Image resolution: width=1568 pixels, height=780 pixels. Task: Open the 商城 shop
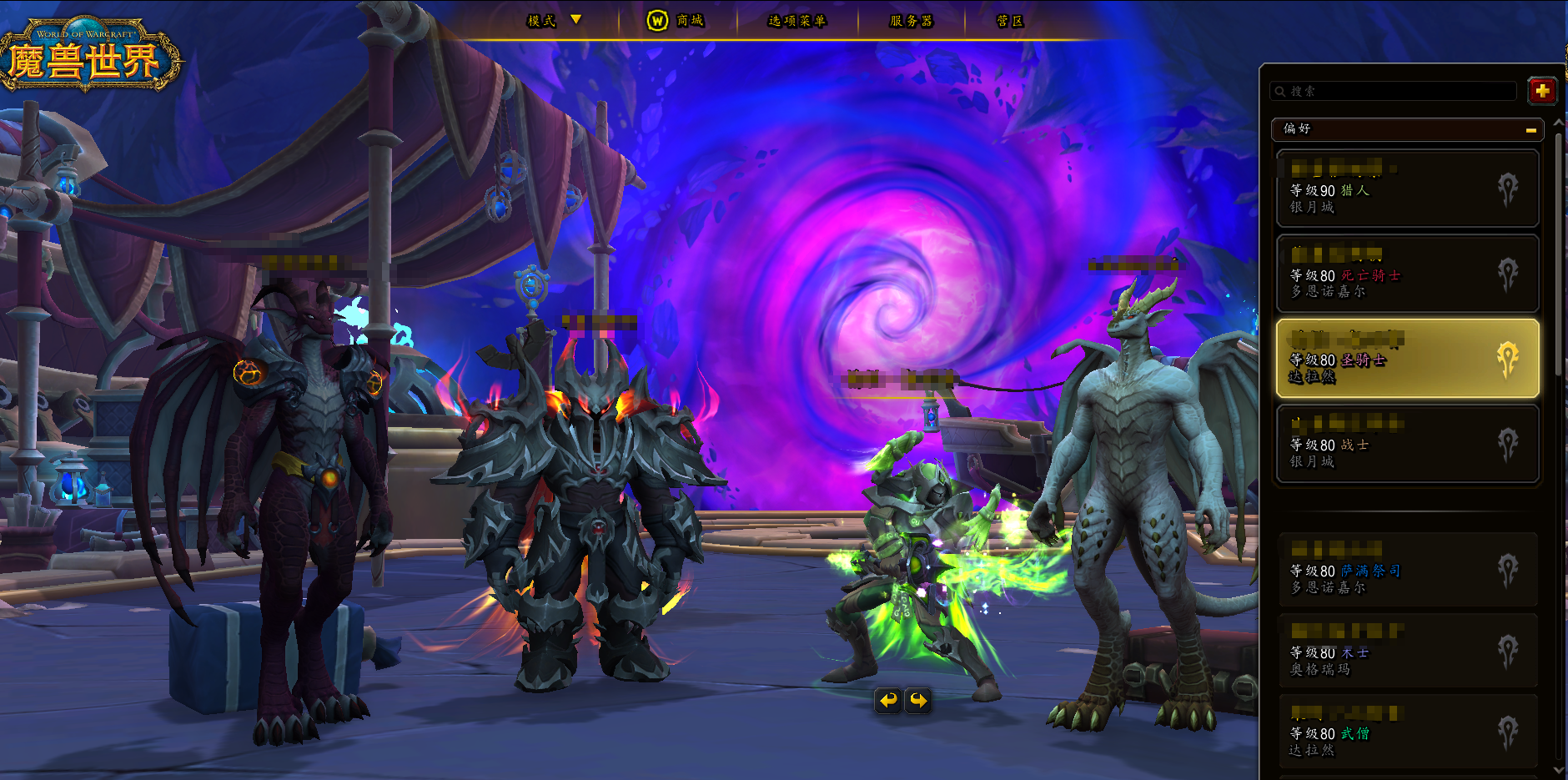[x=676, y=20]
